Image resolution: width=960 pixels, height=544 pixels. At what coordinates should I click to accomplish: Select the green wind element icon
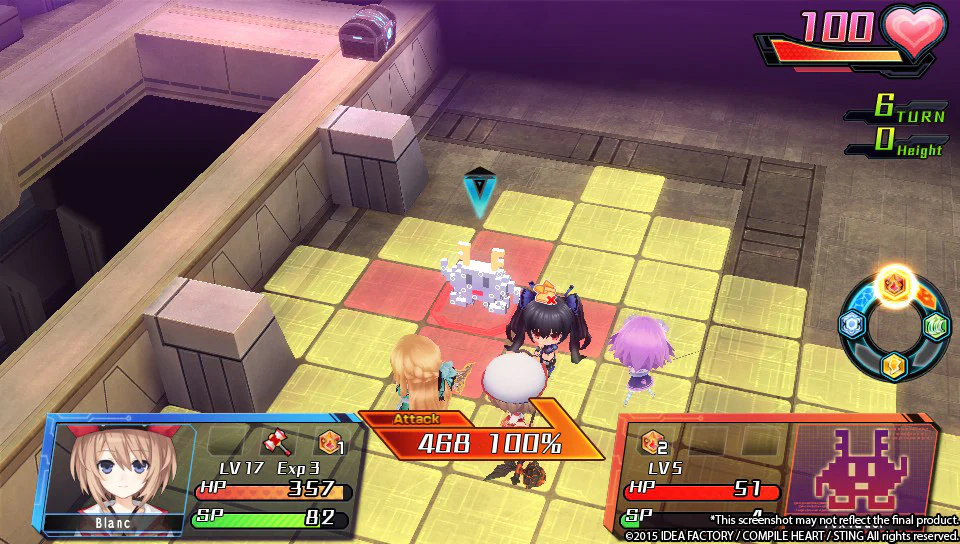click(935, 325)
